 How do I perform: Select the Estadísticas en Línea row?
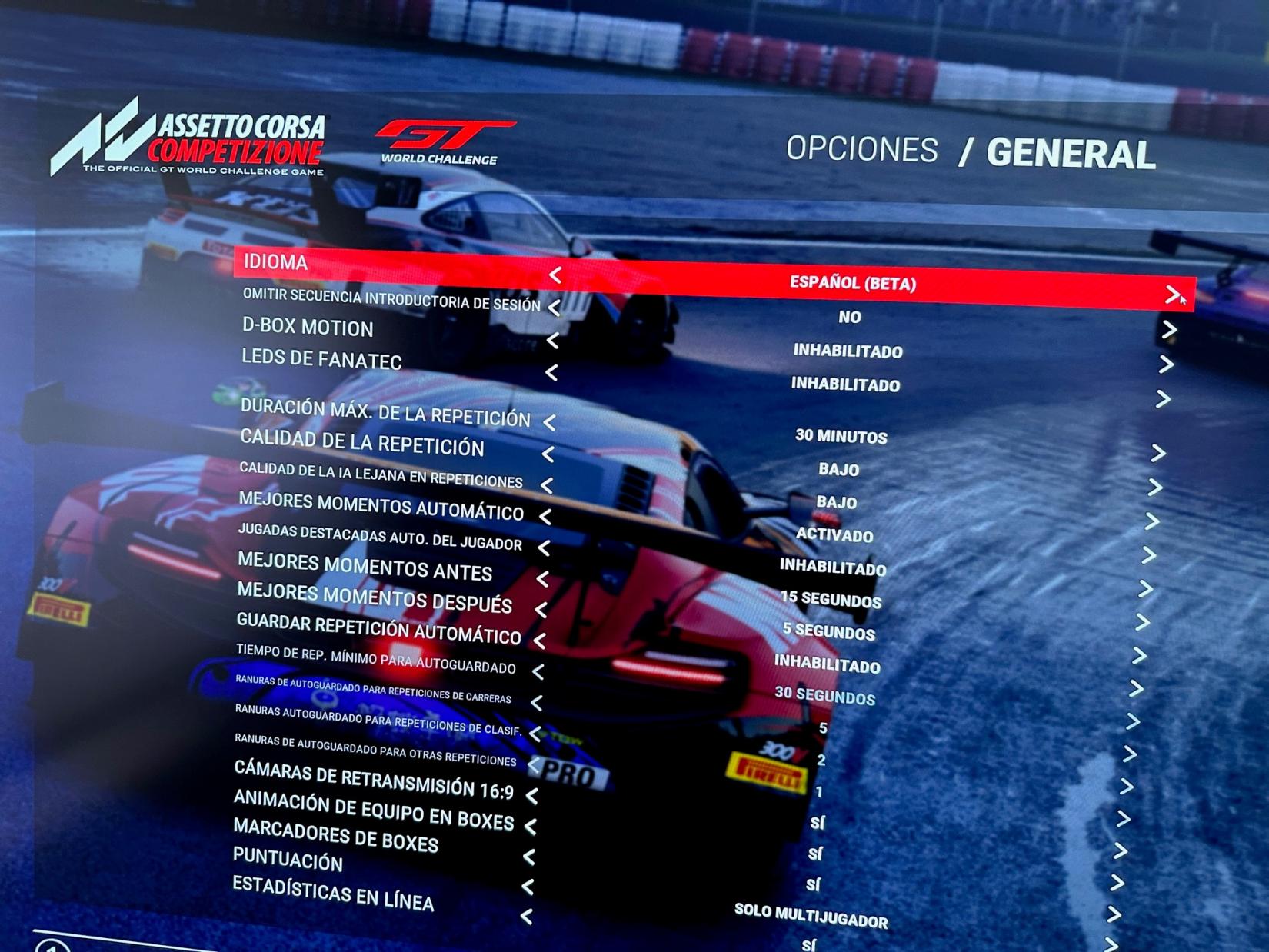point(332,893)
